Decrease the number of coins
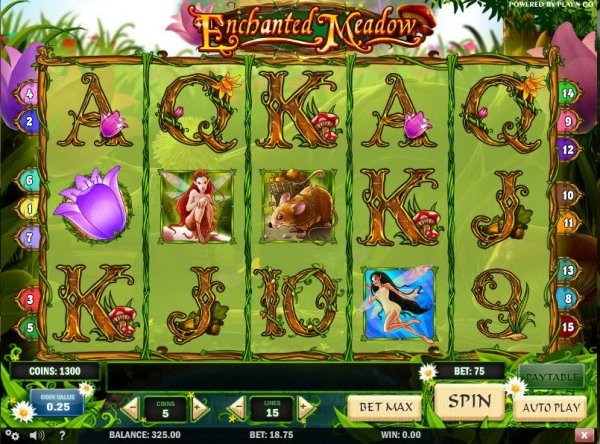This screenshot has height=444, width=600. point(130,408)
